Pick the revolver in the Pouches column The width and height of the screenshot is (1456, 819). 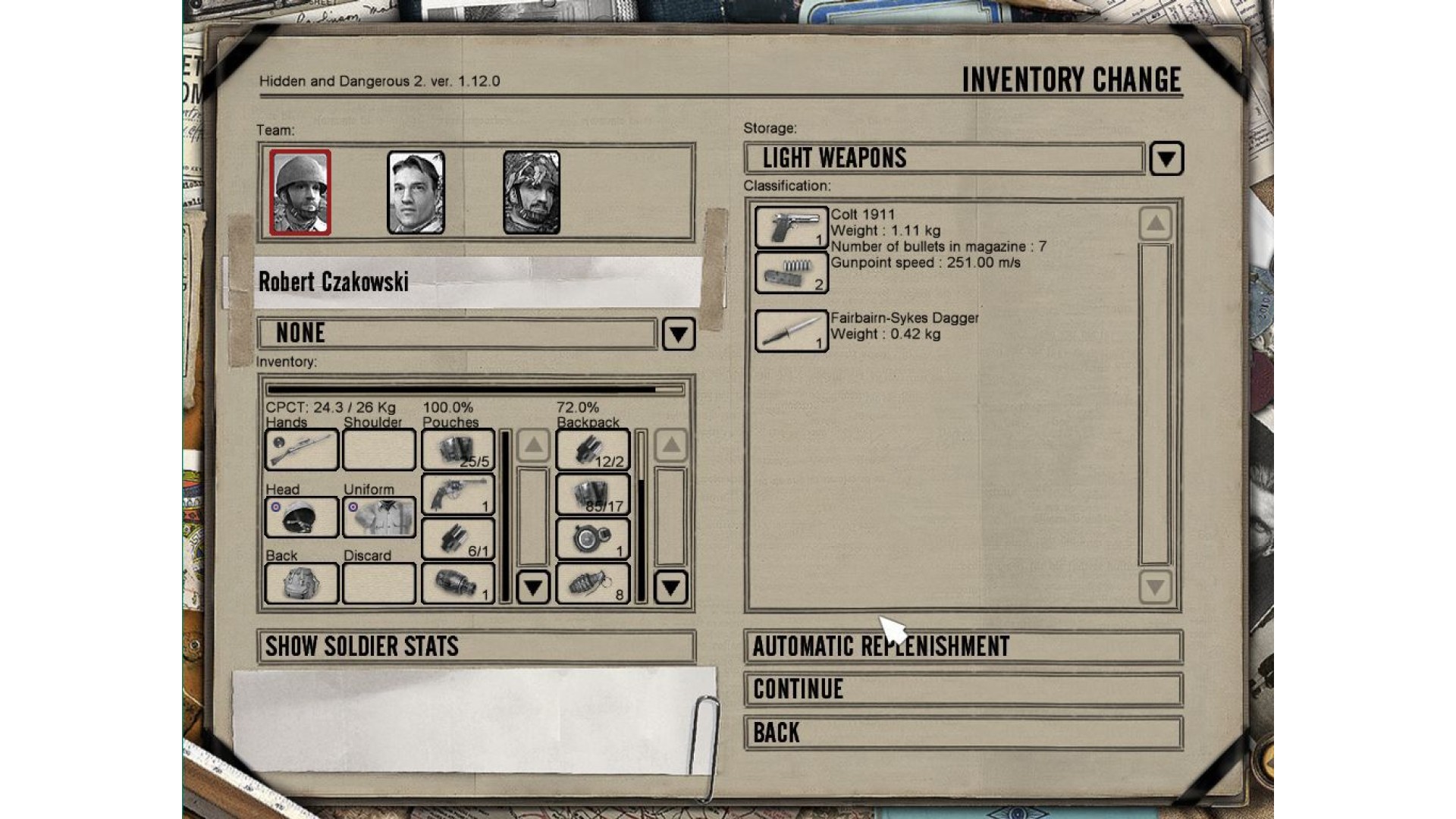457,494
